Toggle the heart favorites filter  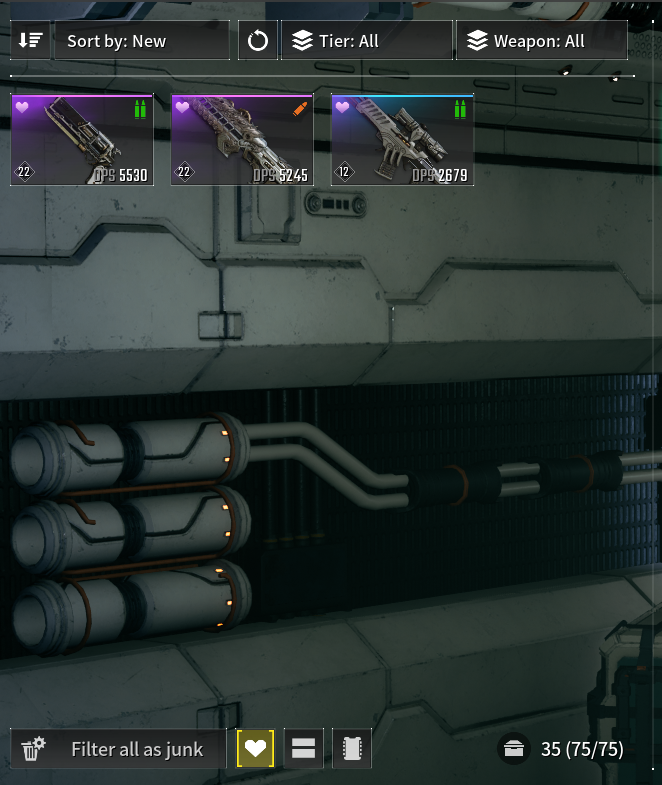point(255,749)
